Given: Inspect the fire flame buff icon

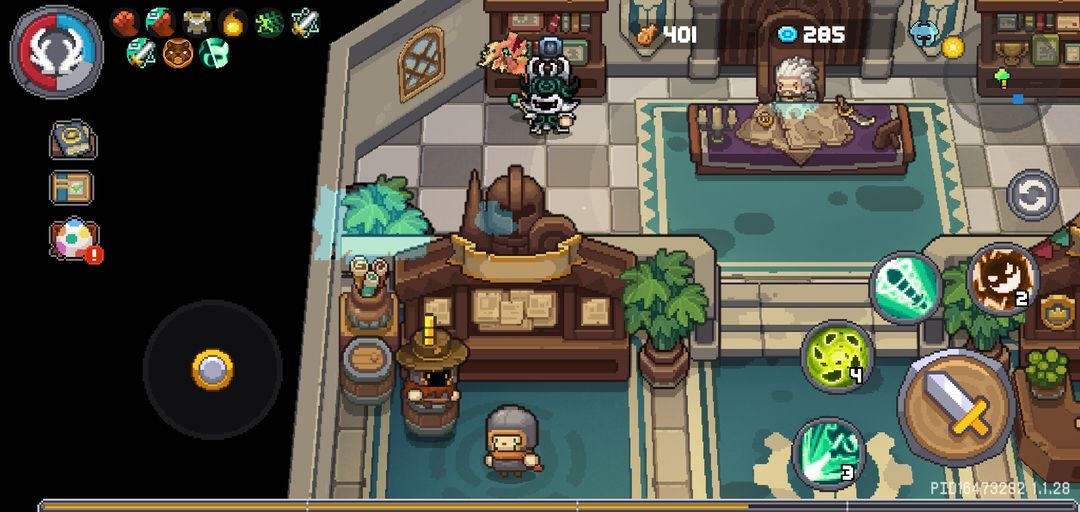Looking at the screenshot, I should pos(233,22).
